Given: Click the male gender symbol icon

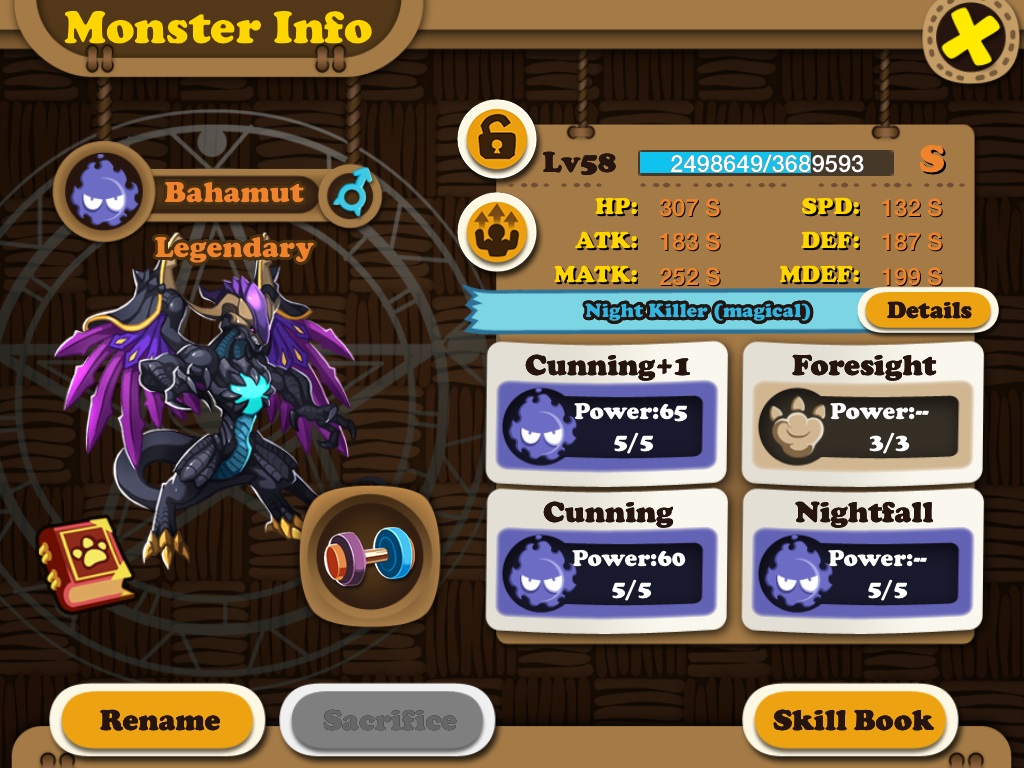Looking at the screenshot, I should point(352,193).
